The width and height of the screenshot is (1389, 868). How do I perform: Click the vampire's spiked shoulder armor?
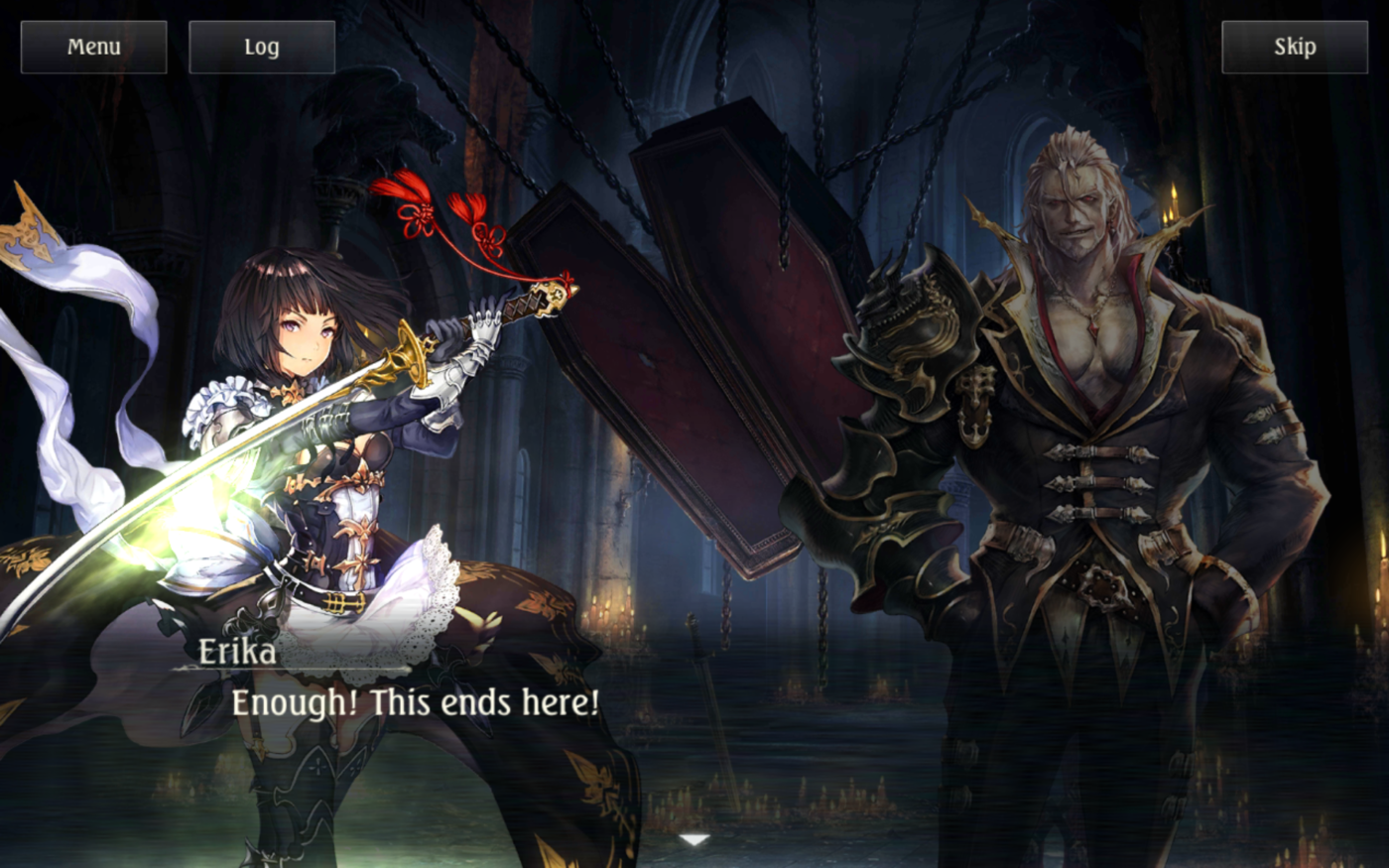[x=913, y=327]
